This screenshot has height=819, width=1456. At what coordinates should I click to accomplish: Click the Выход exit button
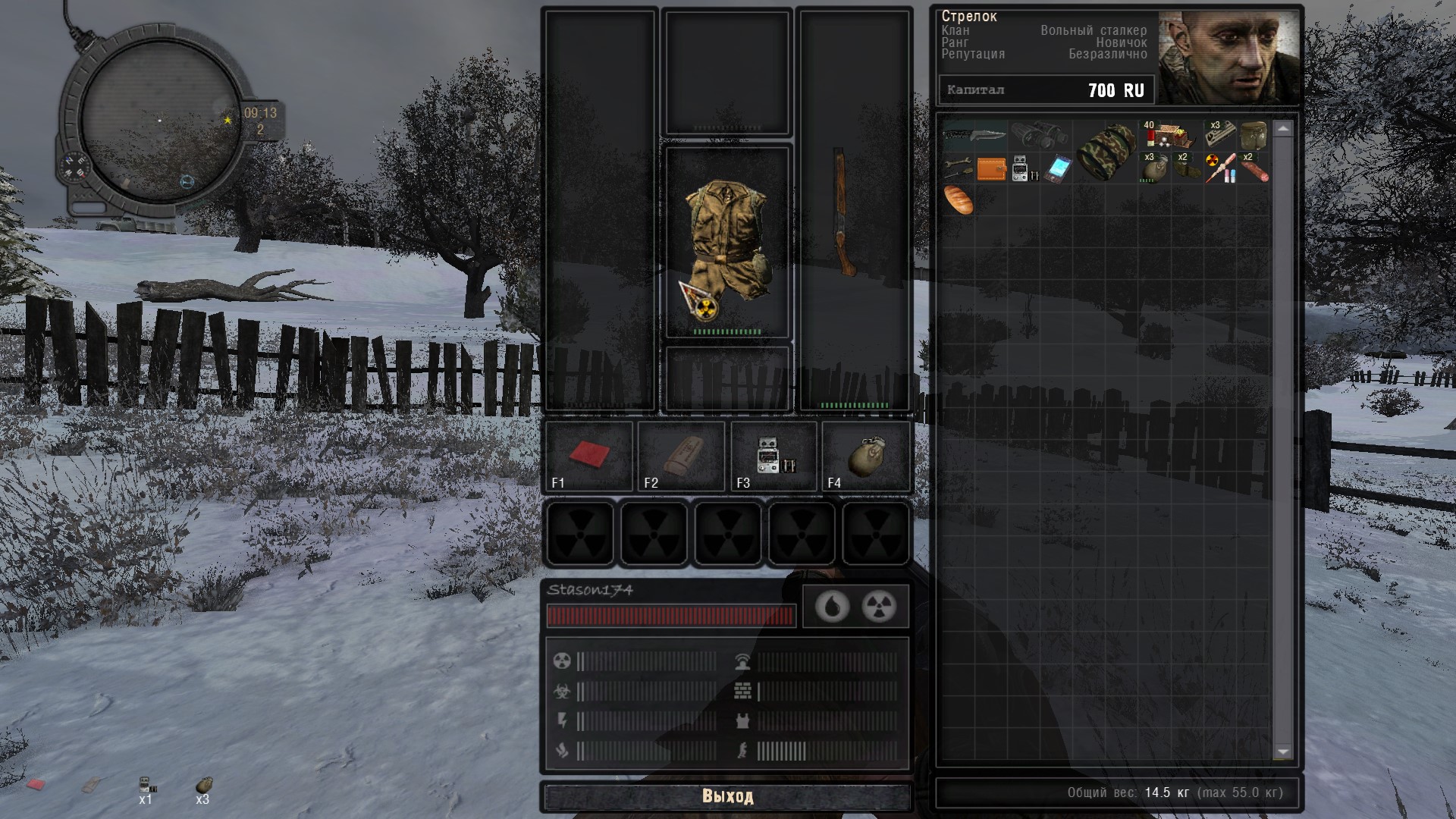pyautogui.click(x=727, y=796)
